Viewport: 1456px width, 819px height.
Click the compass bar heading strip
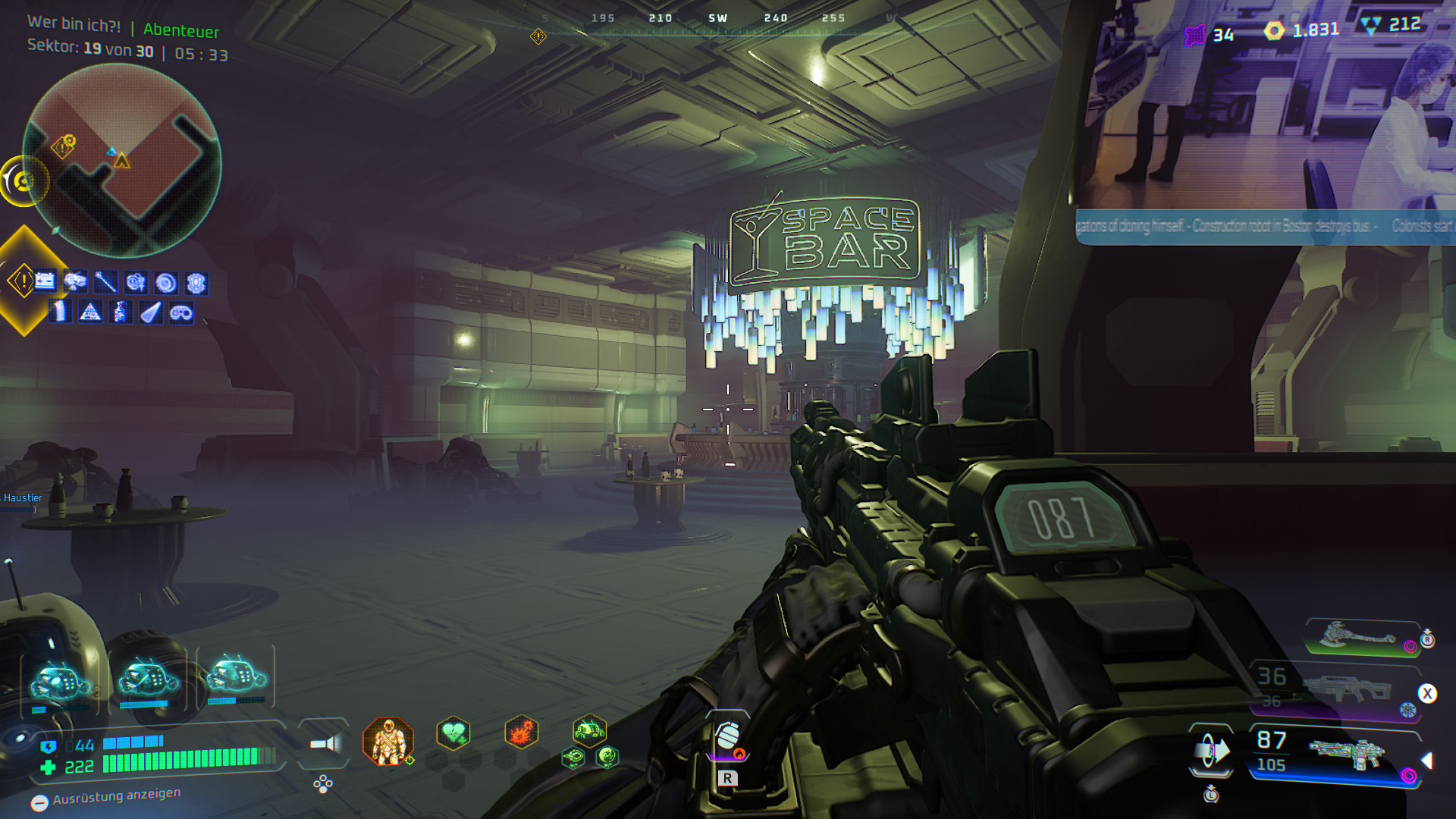click(717, 18)
